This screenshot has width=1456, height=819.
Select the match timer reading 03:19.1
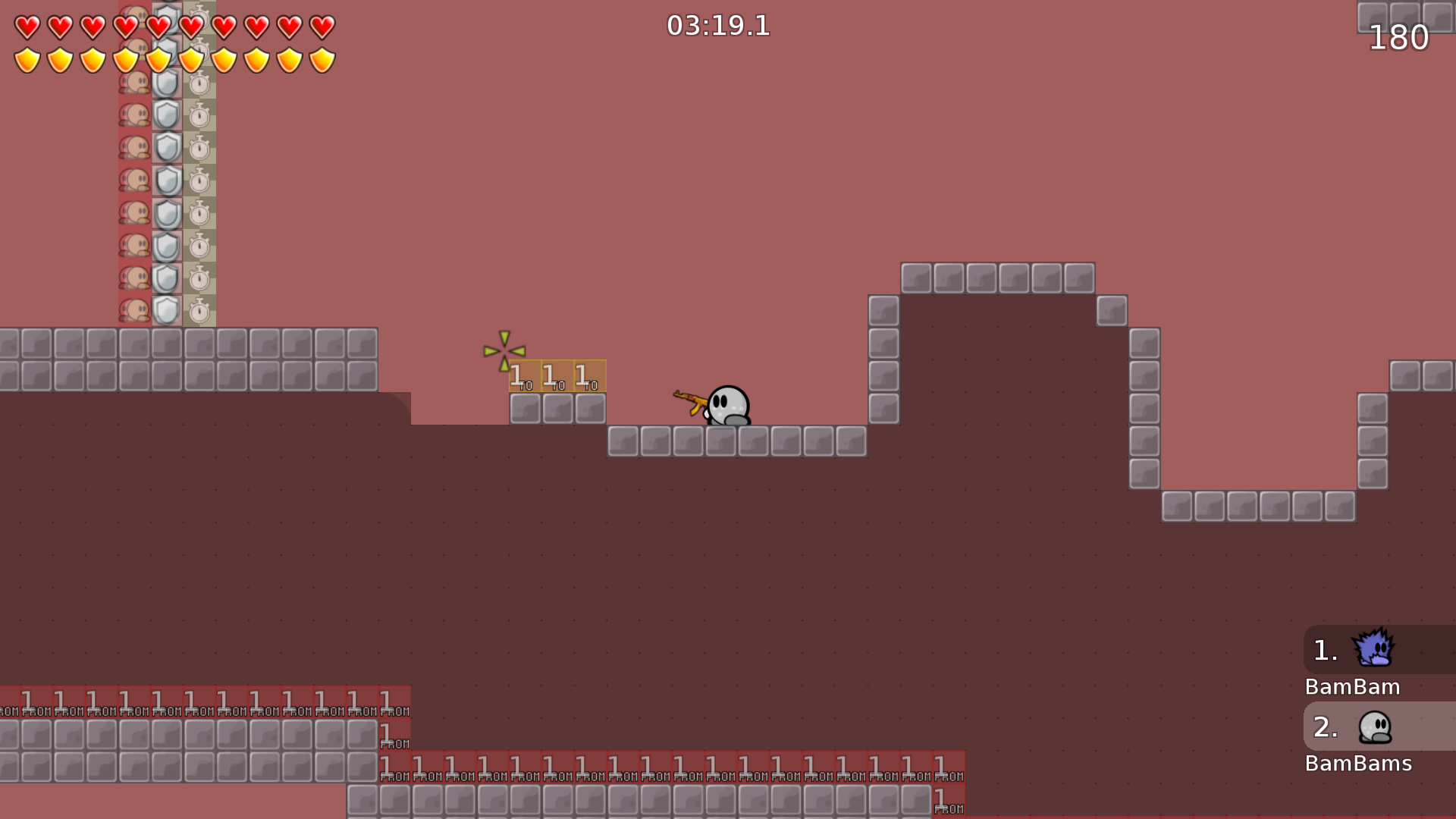[x=717, y=26]
